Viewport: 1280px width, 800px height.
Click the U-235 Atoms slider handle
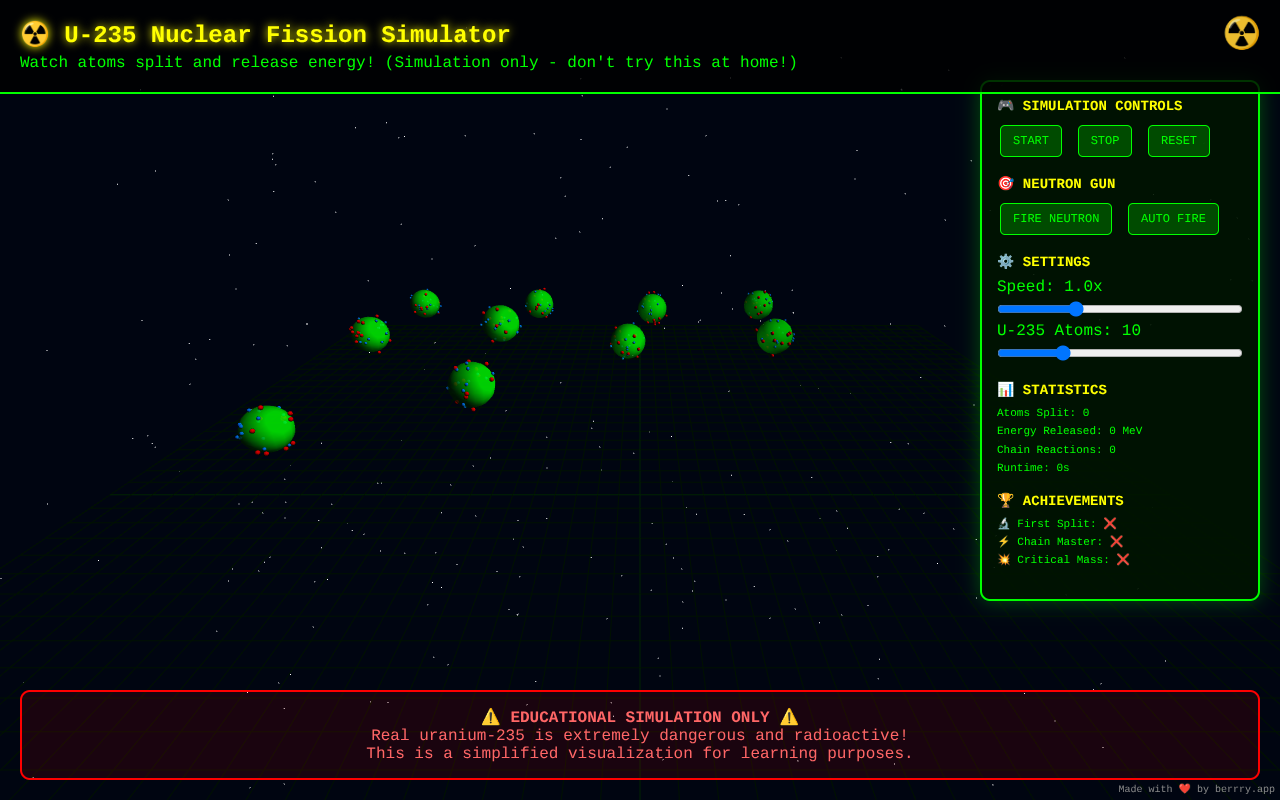click(x=1062, y=353)
